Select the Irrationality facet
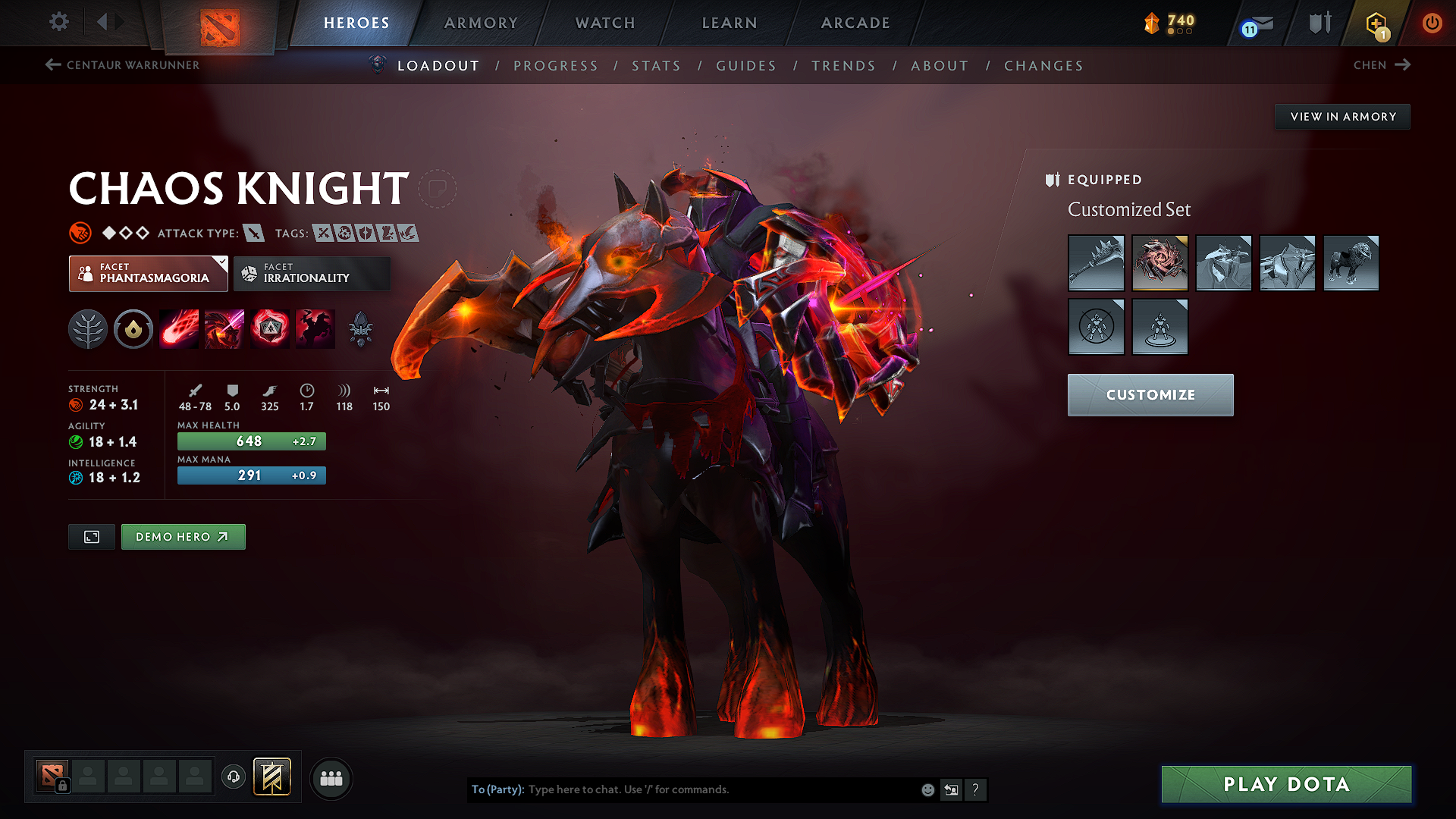Image resolution: width=1456 pixels, height=819 pixels. [312, 274]
